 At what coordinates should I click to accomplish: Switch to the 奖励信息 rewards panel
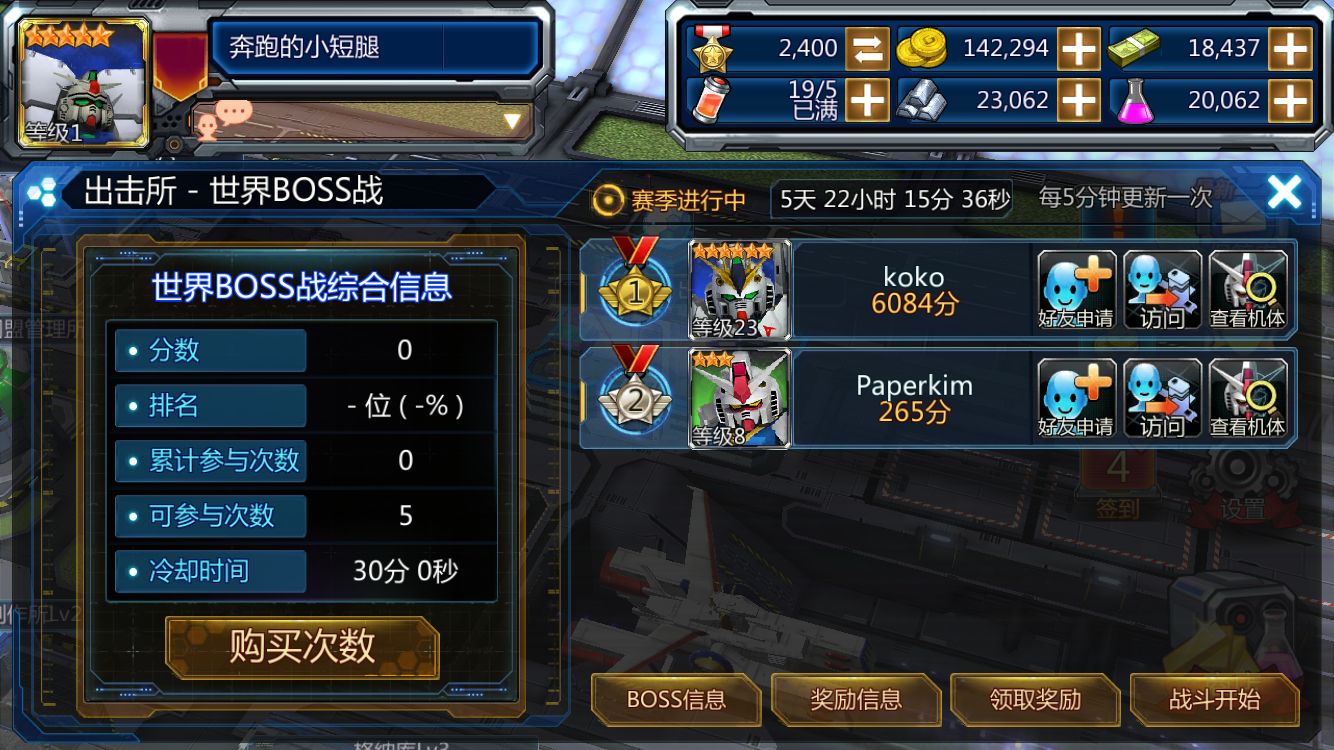click(858, 700)
